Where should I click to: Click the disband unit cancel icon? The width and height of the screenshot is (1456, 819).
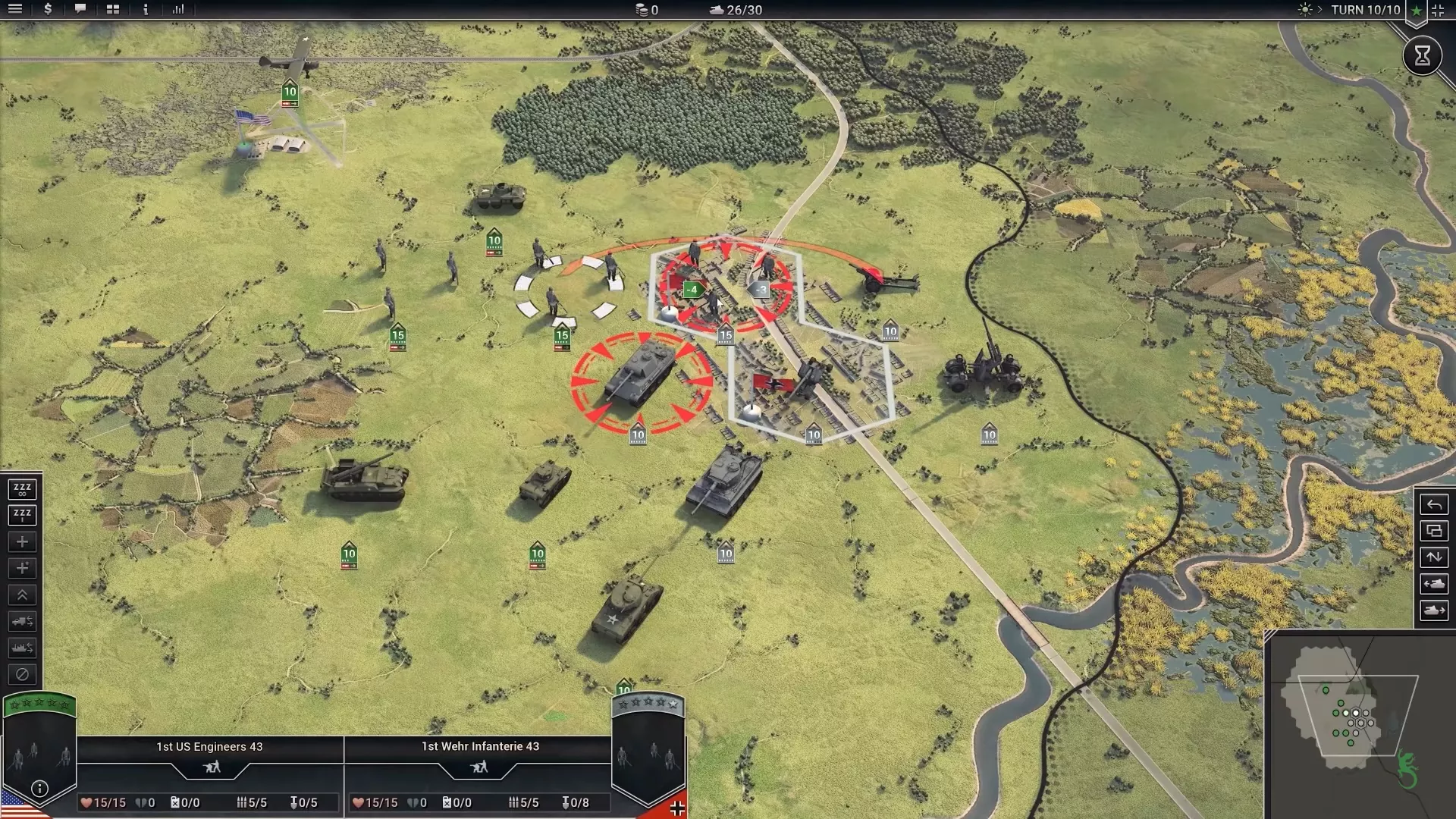(x=22, y=674)
